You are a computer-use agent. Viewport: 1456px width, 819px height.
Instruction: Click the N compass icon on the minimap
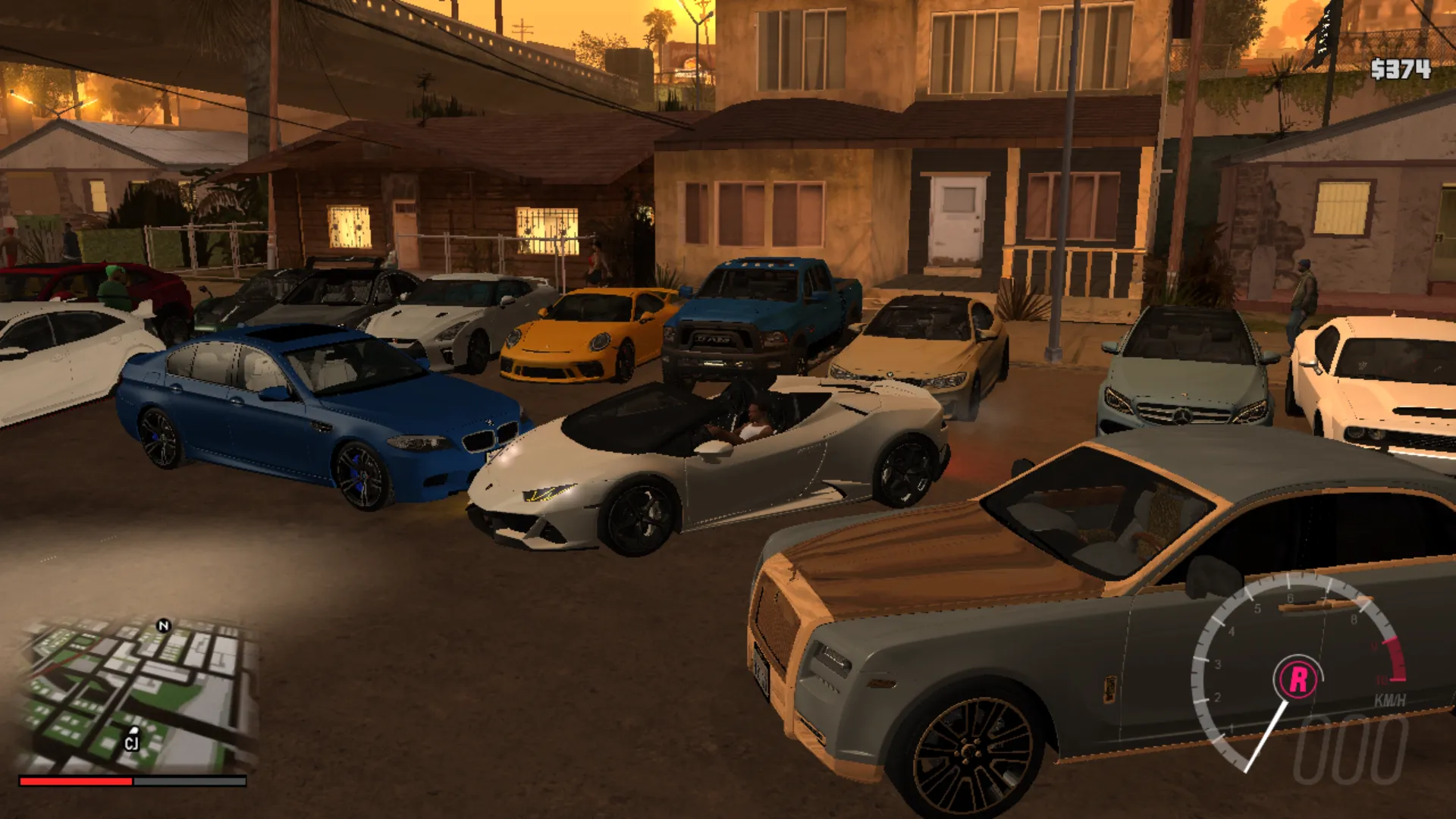pyautogui.click(x=163, y=625)
